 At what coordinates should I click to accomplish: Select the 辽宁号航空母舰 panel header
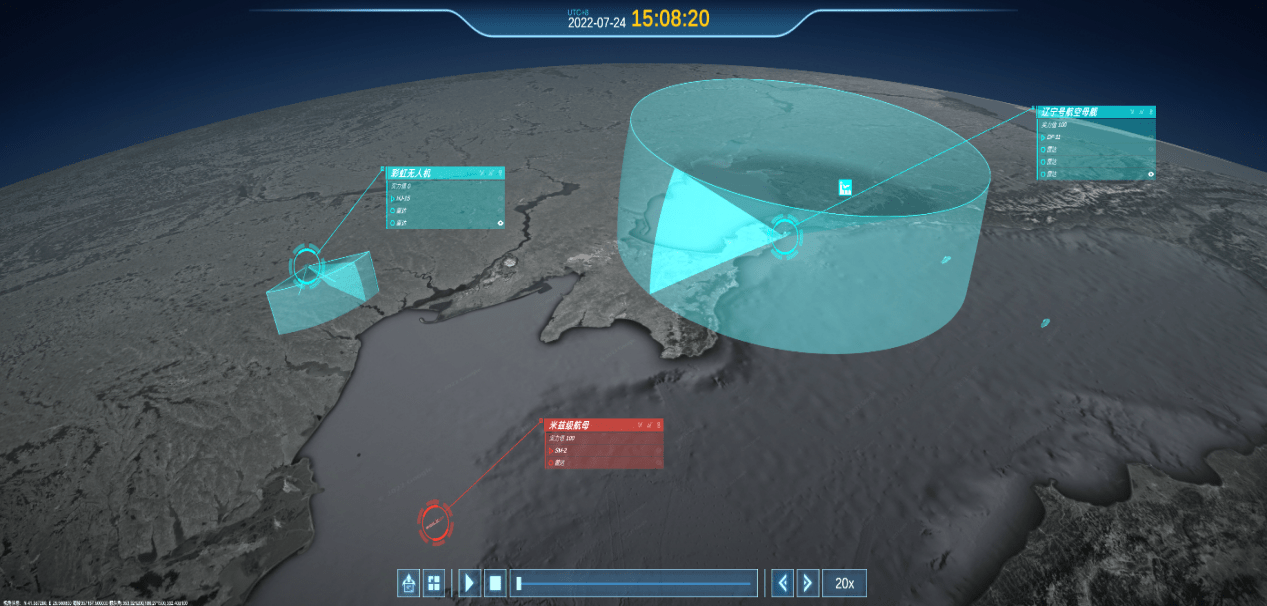point(1080,112)
